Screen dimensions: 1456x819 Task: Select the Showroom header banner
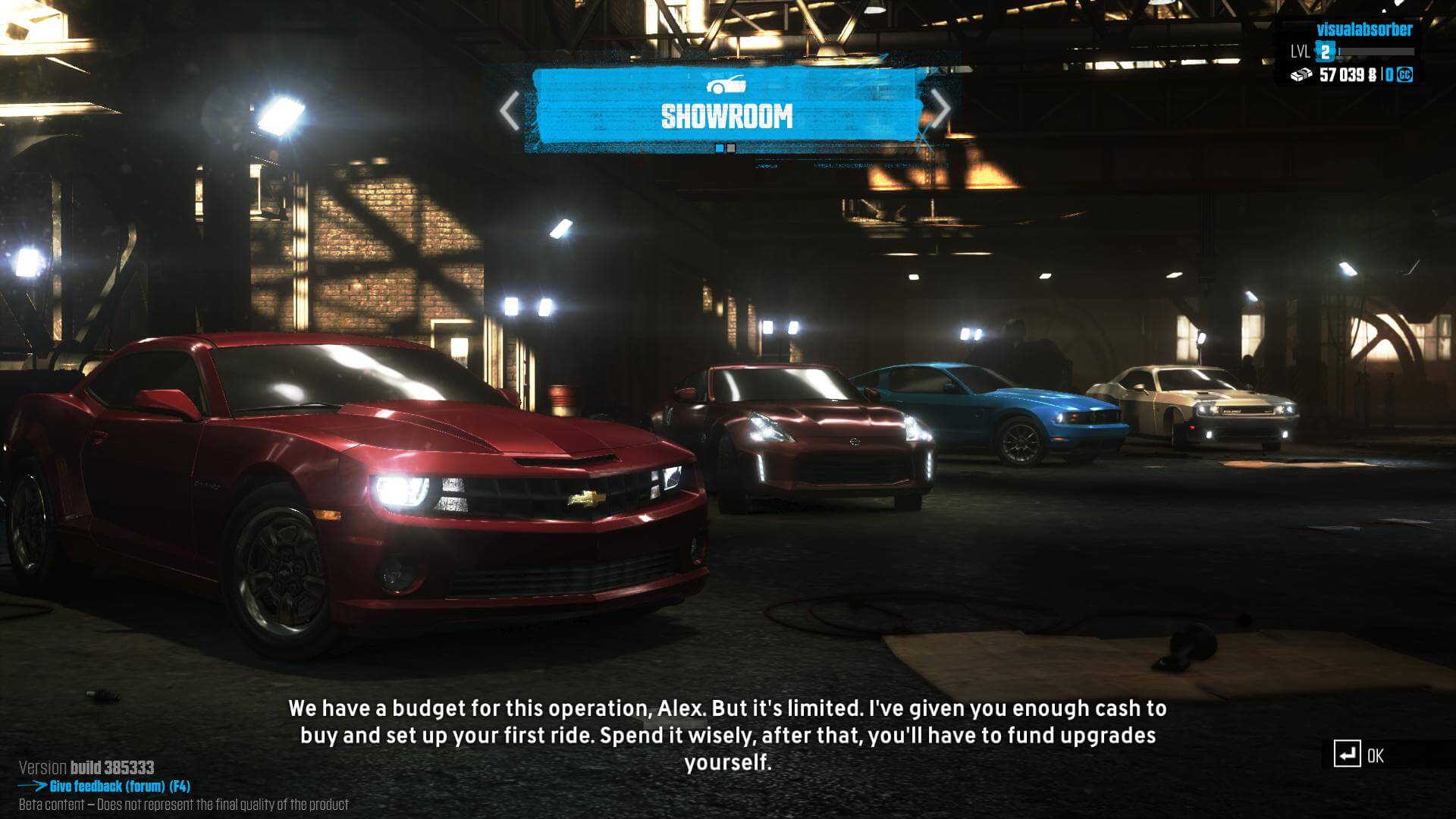[x=726, y=108]
